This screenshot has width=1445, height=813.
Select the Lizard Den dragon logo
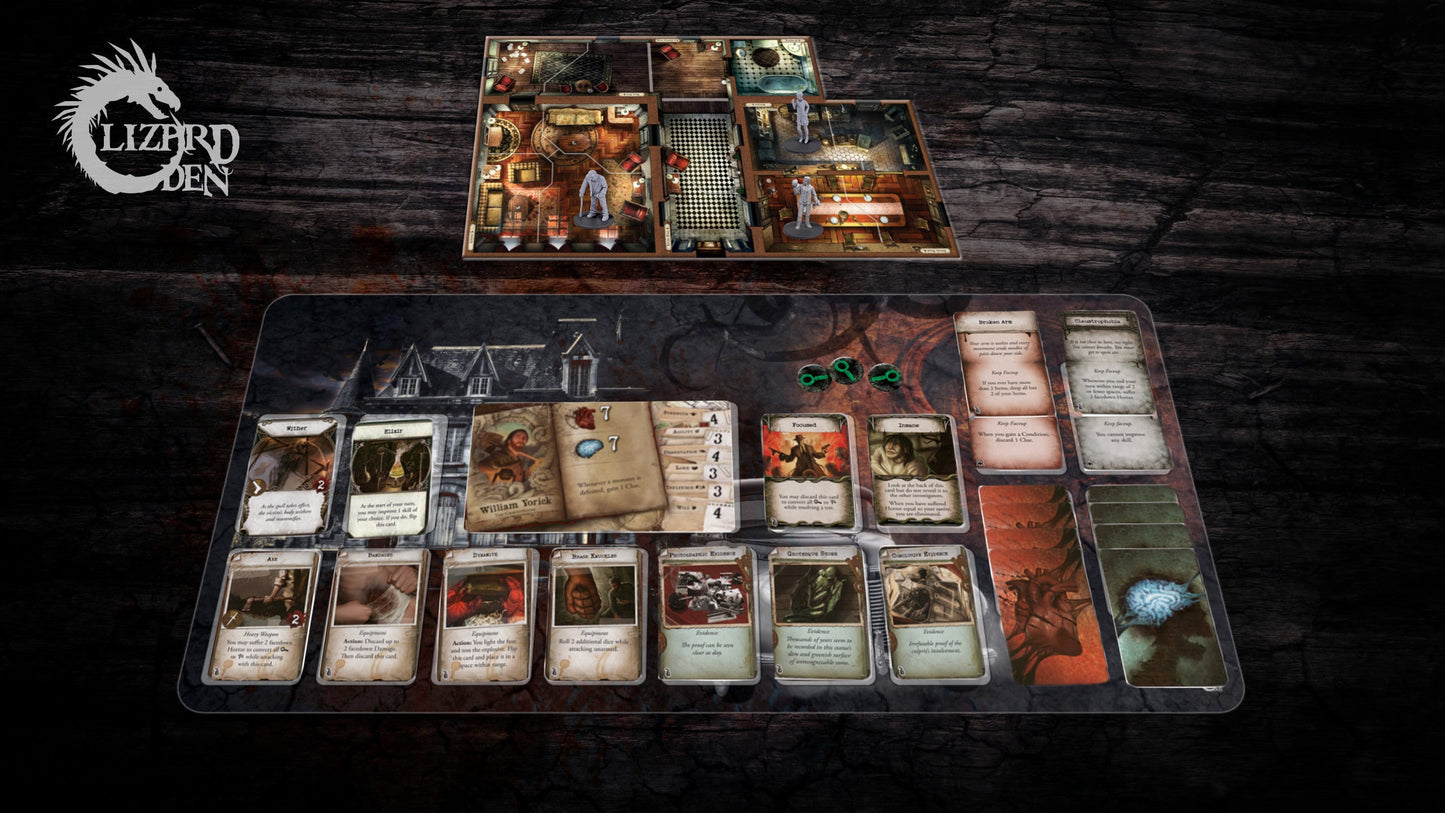click(x=145, y=120)
